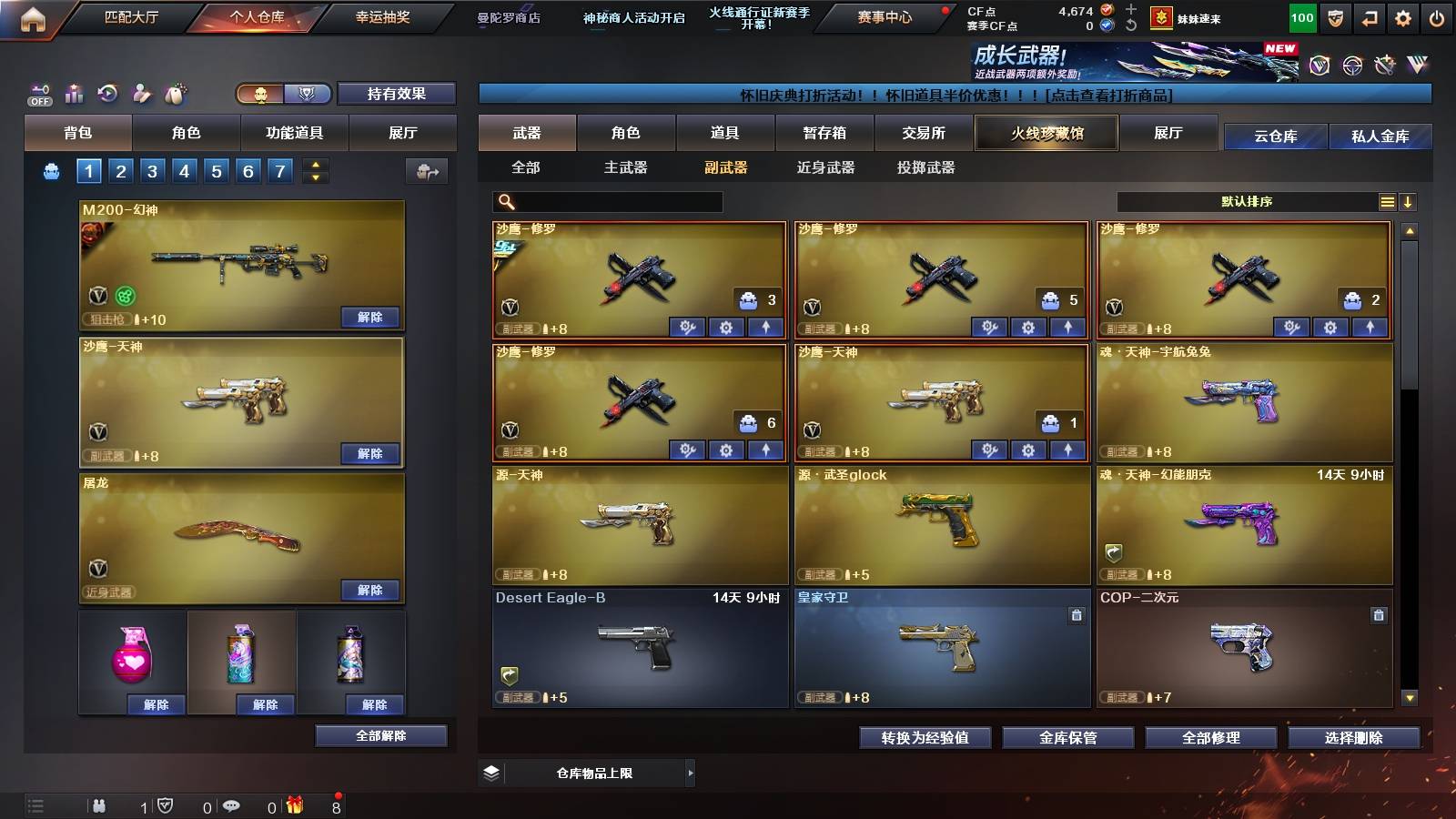Click the egg/pet icon in the left toolbar

[x=174, y=91]
